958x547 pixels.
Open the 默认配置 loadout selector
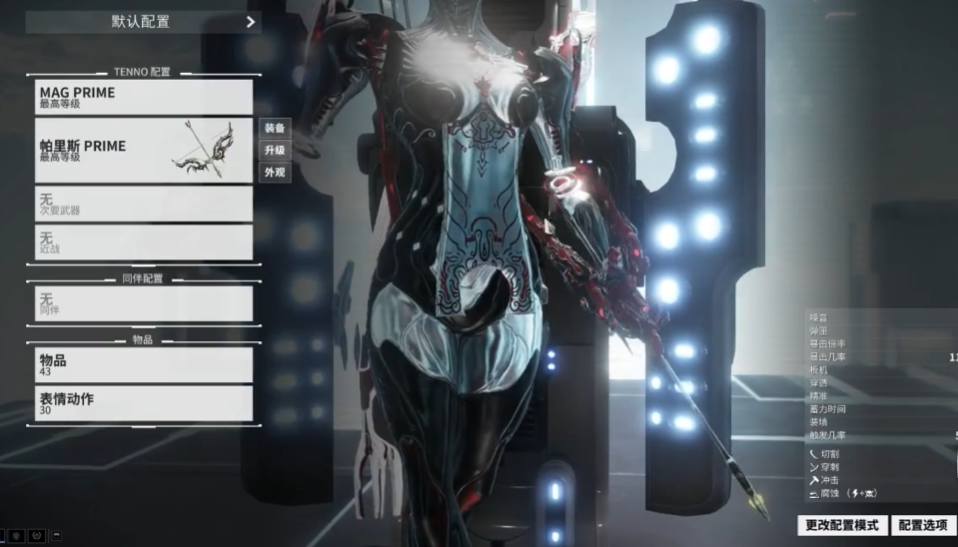coord(143,21)
